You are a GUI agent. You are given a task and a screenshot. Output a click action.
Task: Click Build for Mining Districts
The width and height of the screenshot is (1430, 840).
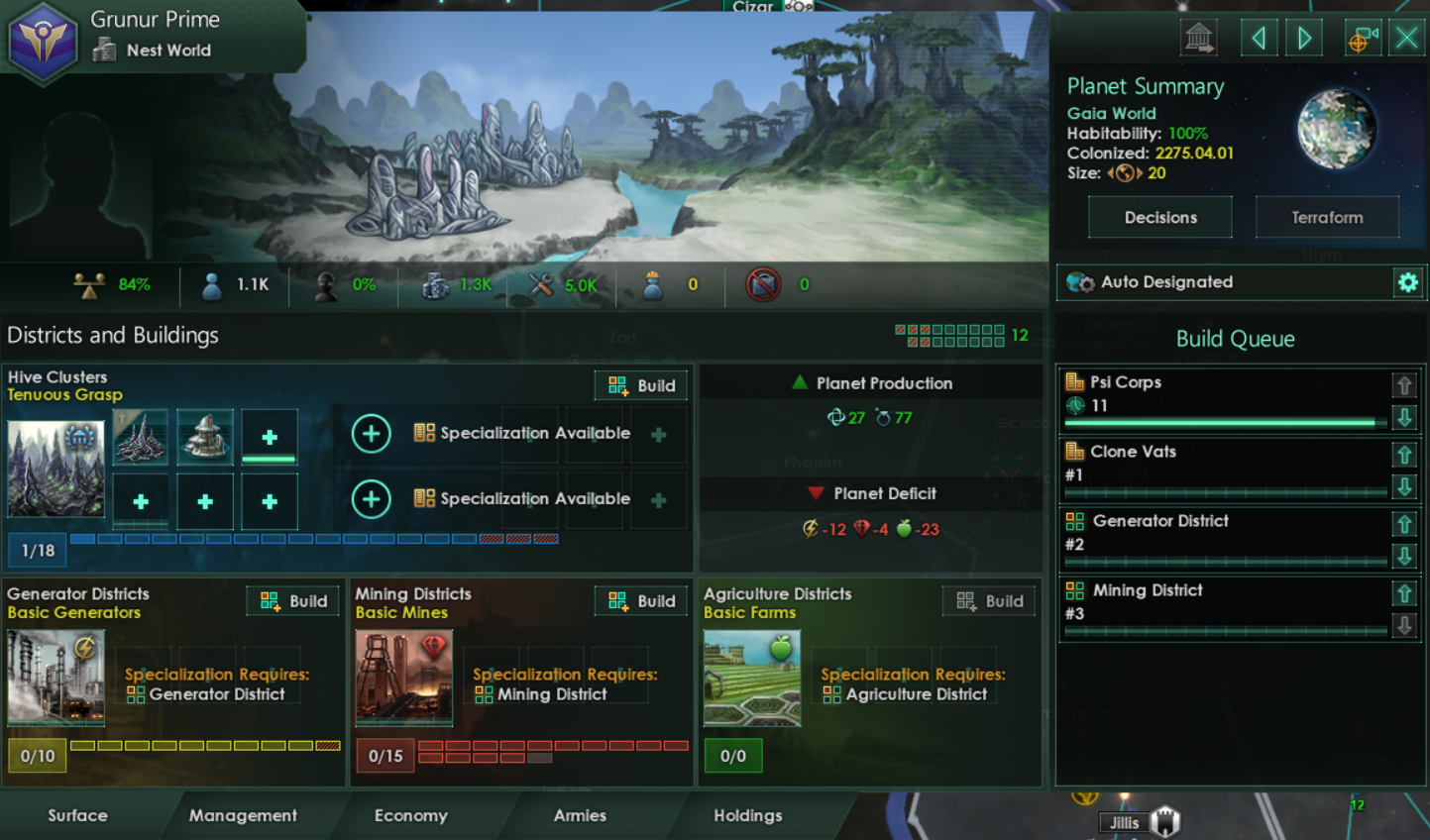coord(640,600)
